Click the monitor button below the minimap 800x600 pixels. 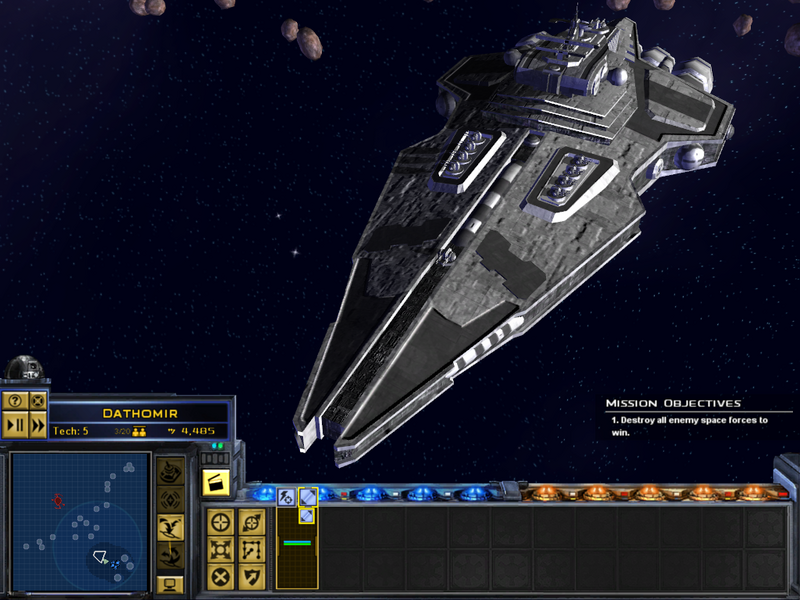click(170, 583)
